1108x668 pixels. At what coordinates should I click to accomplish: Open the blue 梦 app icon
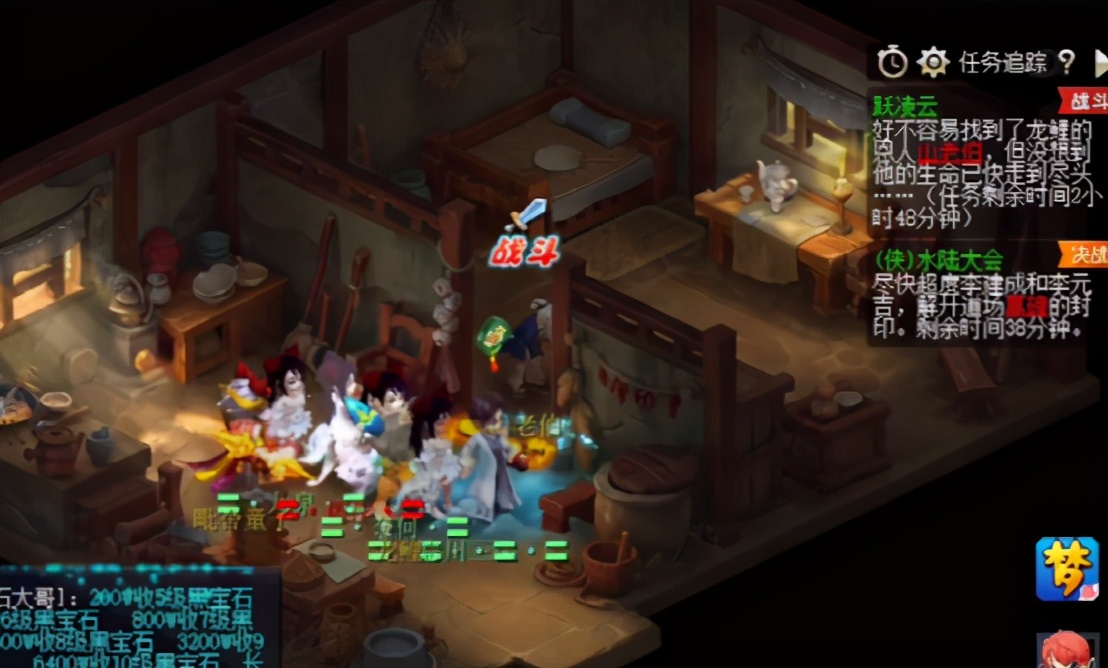click(1067, 569)
